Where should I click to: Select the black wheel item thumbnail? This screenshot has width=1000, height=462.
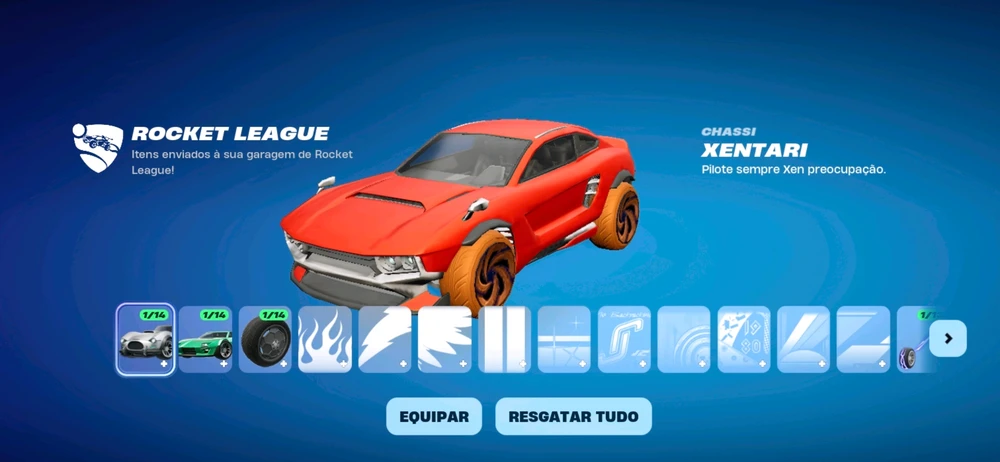point(265,339)
